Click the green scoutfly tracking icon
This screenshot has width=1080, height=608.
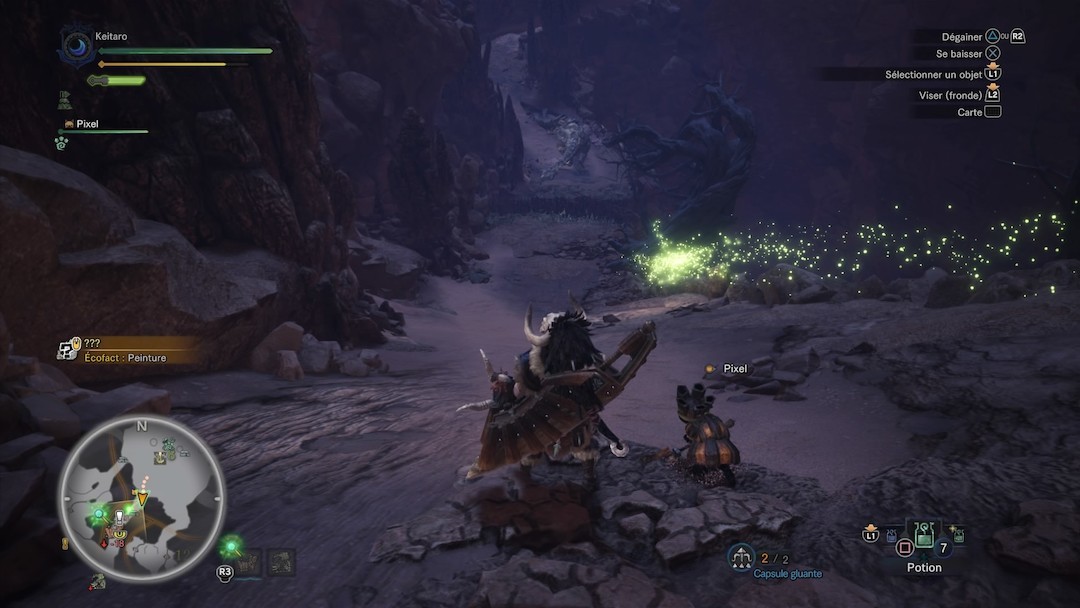(232, 545)
